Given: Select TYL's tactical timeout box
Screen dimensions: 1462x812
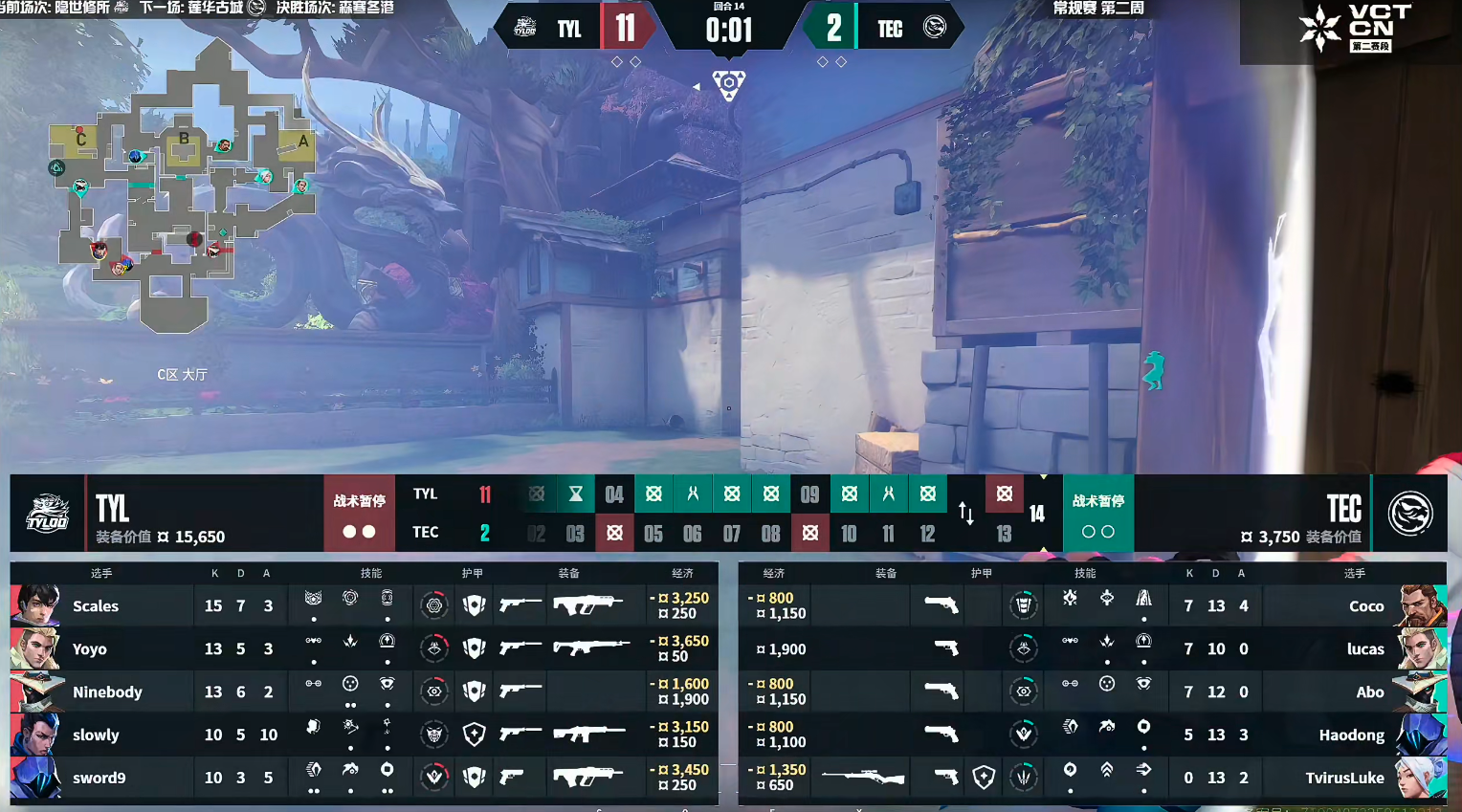Looking at the screenshot, I should 359,514.
